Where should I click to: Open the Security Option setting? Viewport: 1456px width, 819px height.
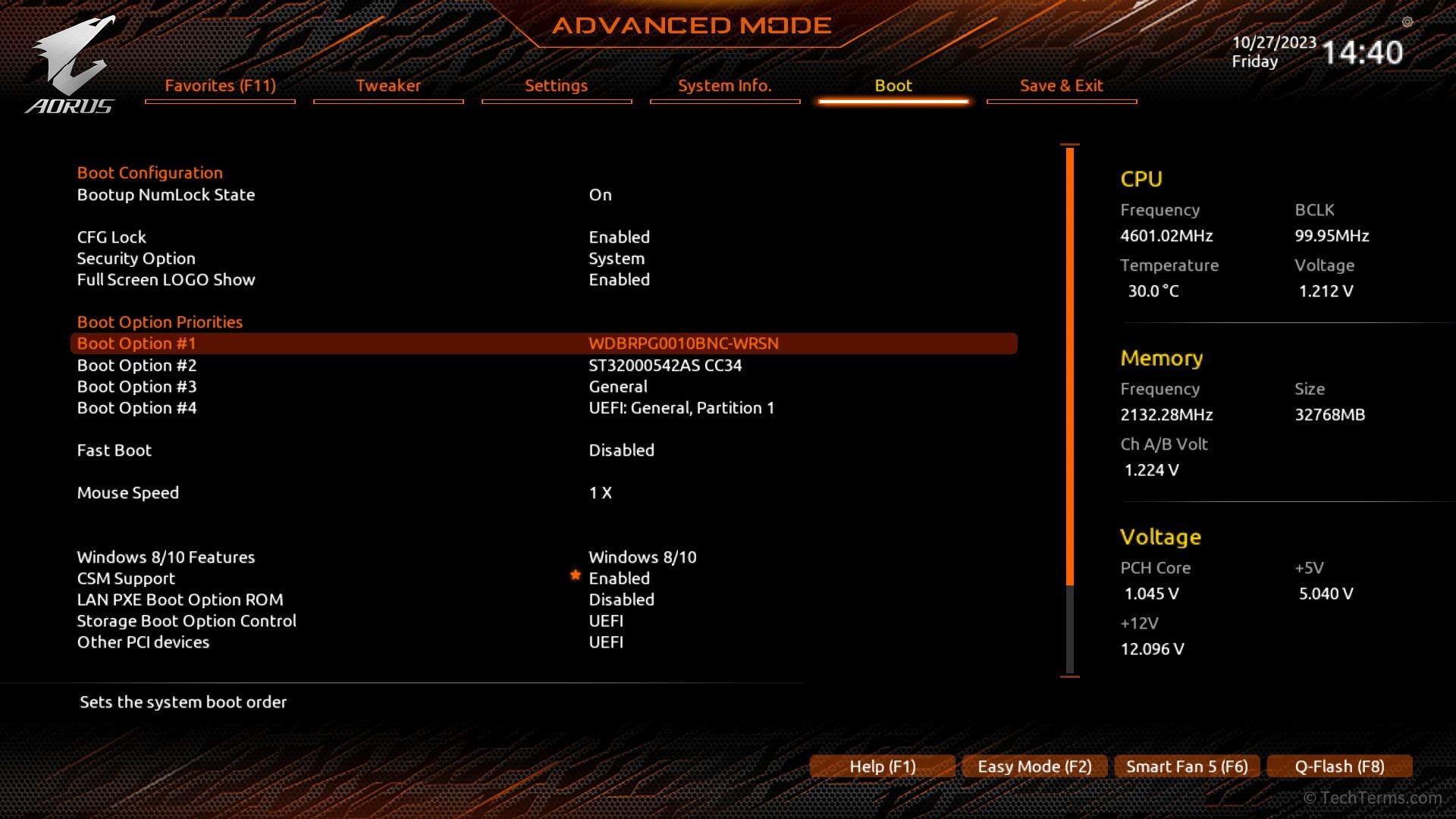click(136, 259)
